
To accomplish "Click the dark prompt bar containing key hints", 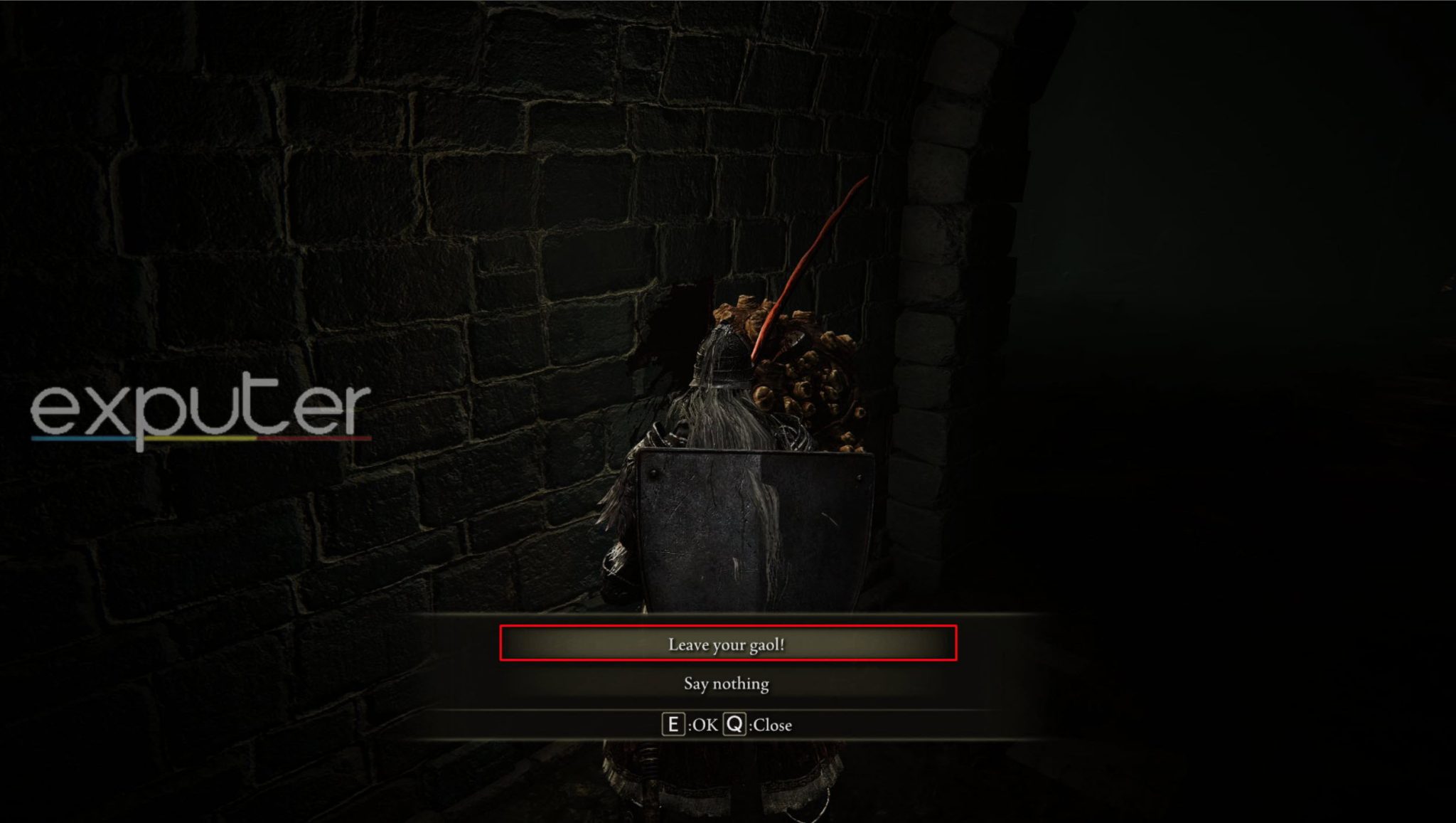I will coord(728,726).
